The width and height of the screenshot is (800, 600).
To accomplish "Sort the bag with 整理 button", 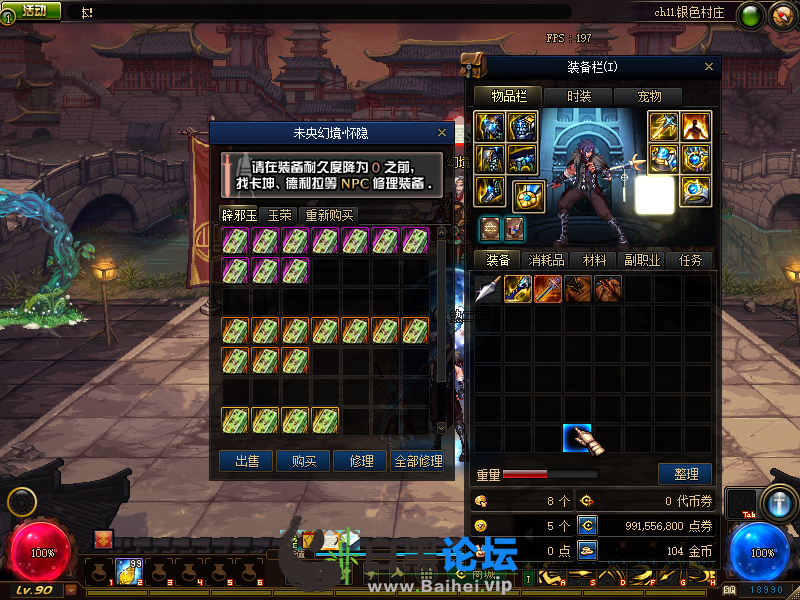I will tap(685, 474).
